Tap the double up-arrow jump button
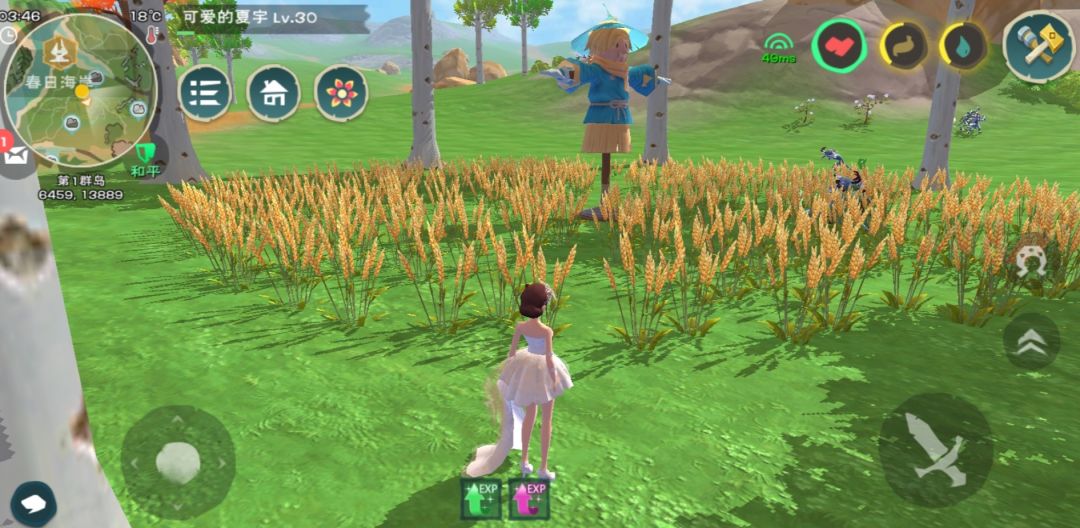 (1031, 342)
